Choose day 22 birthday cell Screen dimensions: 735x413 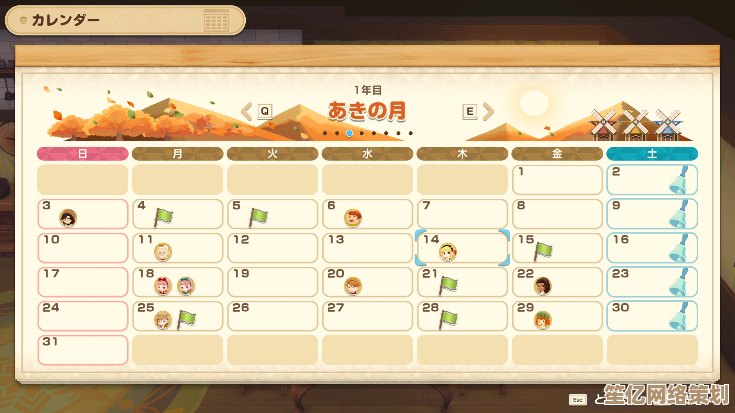click(557, 282)
